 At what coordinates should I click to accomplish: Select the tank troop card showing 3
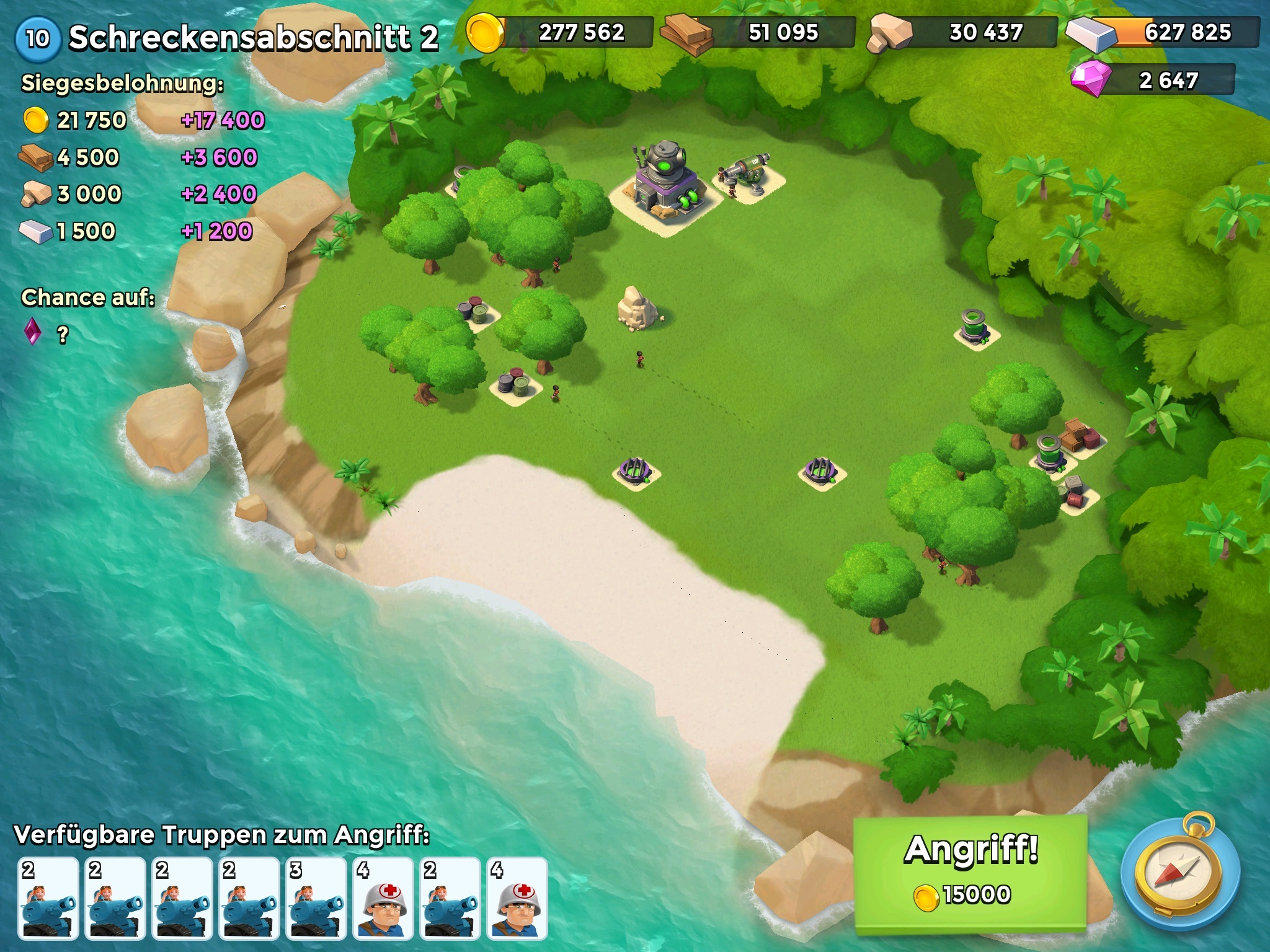point(316,897)
